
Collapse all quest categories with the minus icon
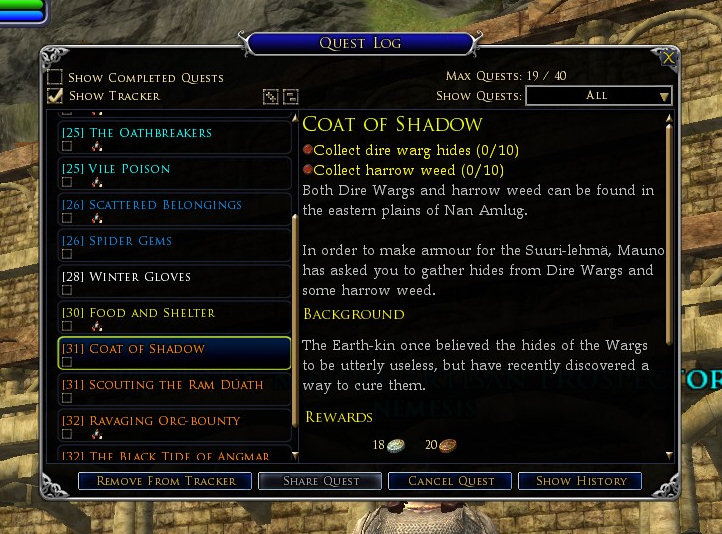(291, 97)
